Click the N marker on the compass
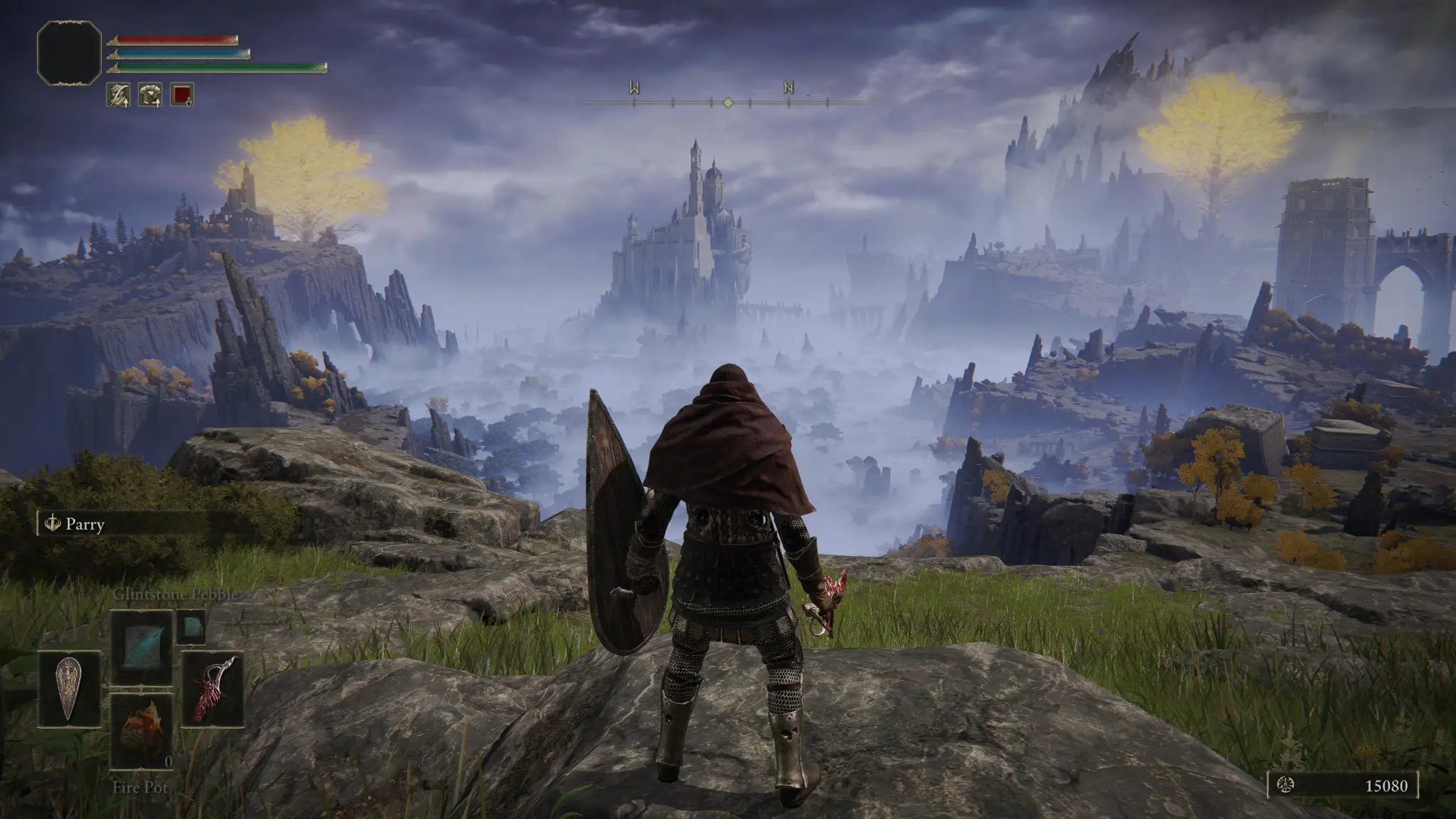1456x819 pixels. tap(788, 88)
